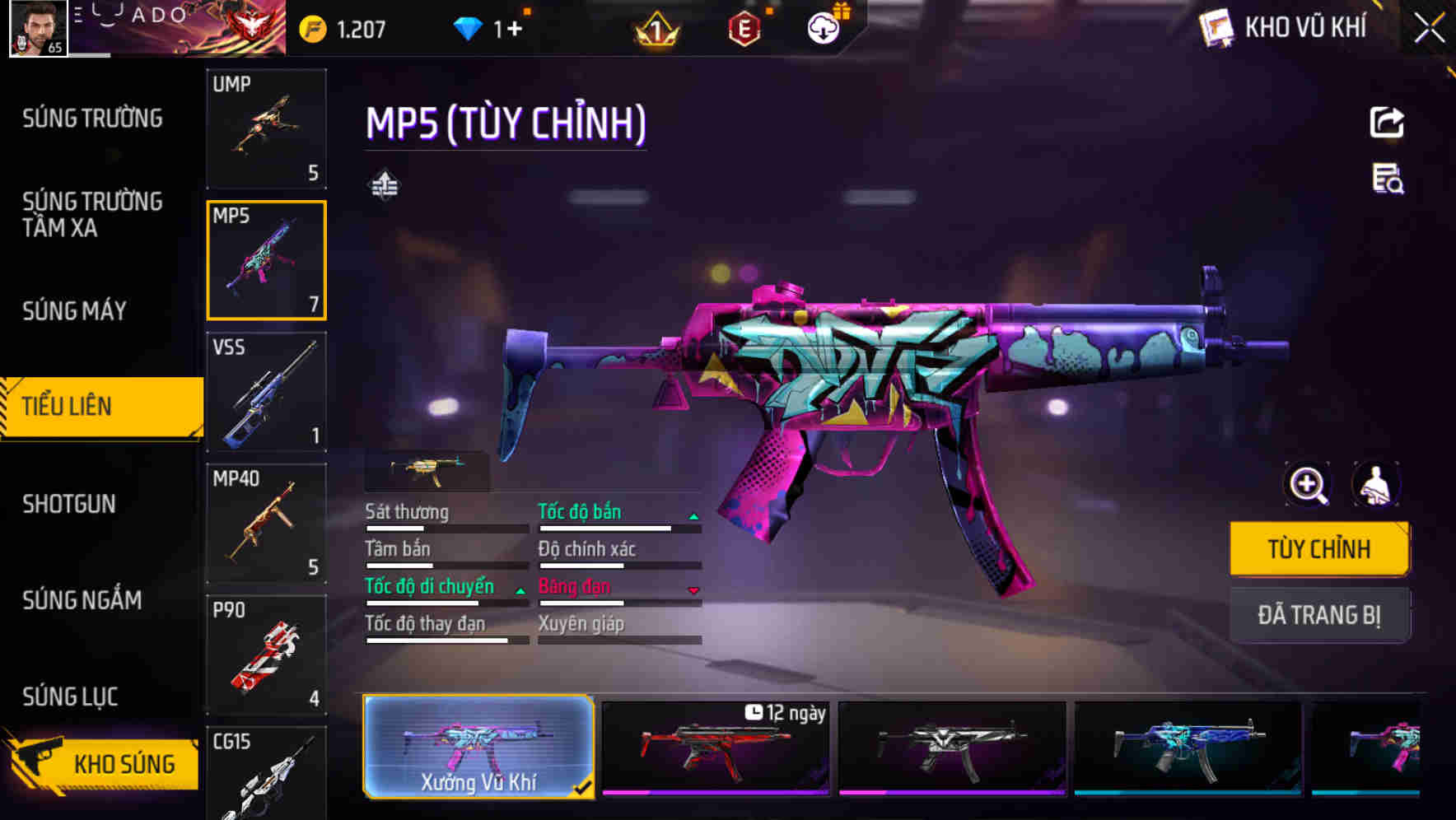The height and width of the screenshot is (820, 1456).
Task: Select the P90 weapon tile
Action: pyautogui.click(x=266, y=655)
